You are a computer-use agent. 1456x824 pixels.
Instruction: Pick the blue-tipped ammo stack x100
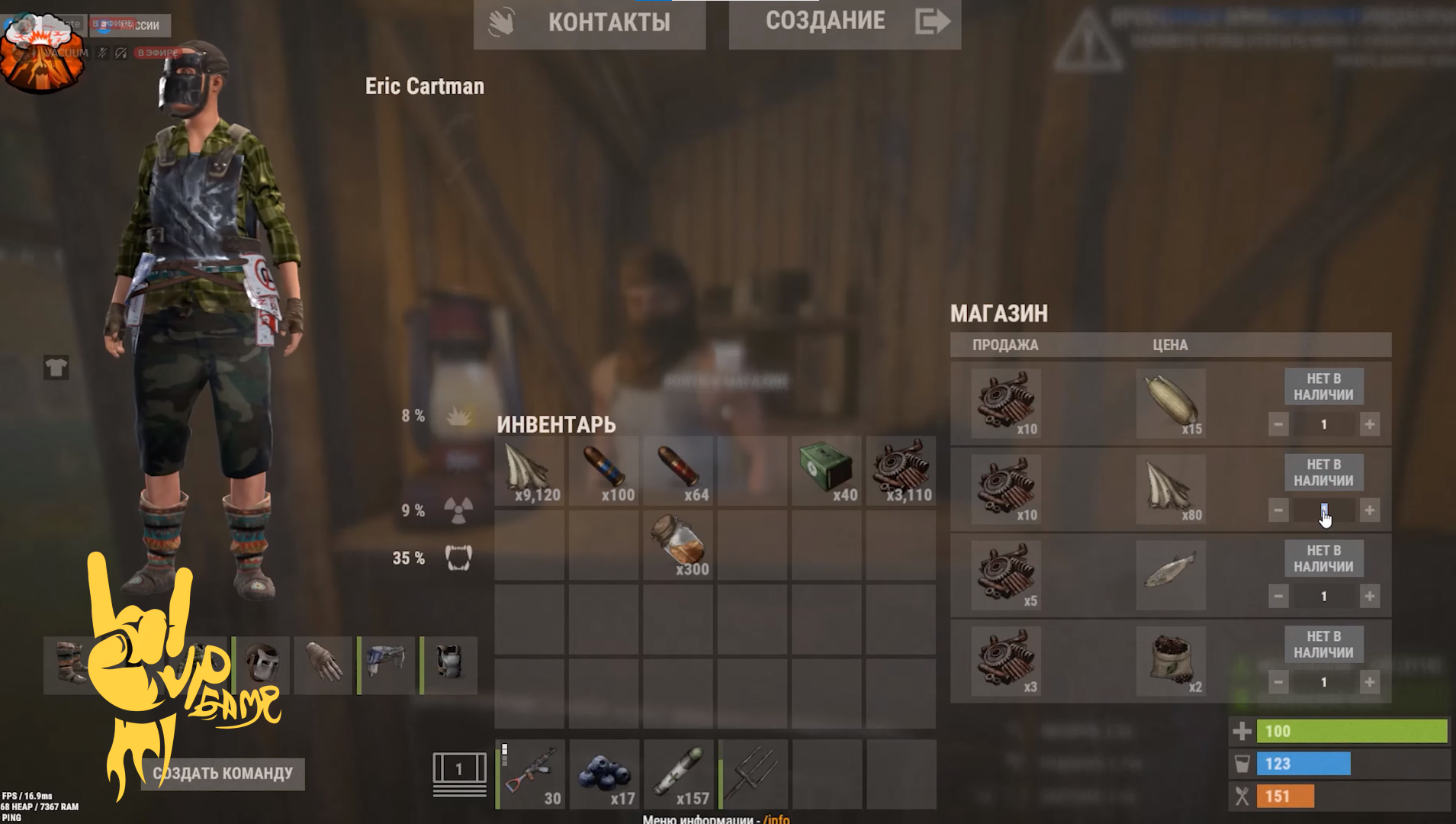point(604,472)
